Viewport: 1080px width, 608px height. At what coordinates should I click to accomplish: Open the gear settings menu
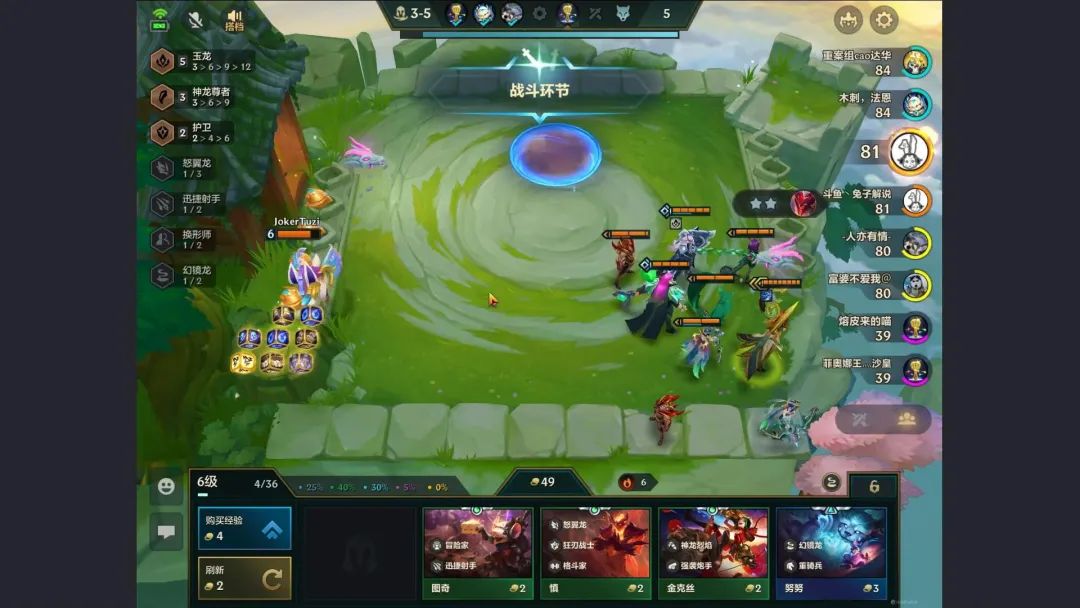click(x=884, y=19)
